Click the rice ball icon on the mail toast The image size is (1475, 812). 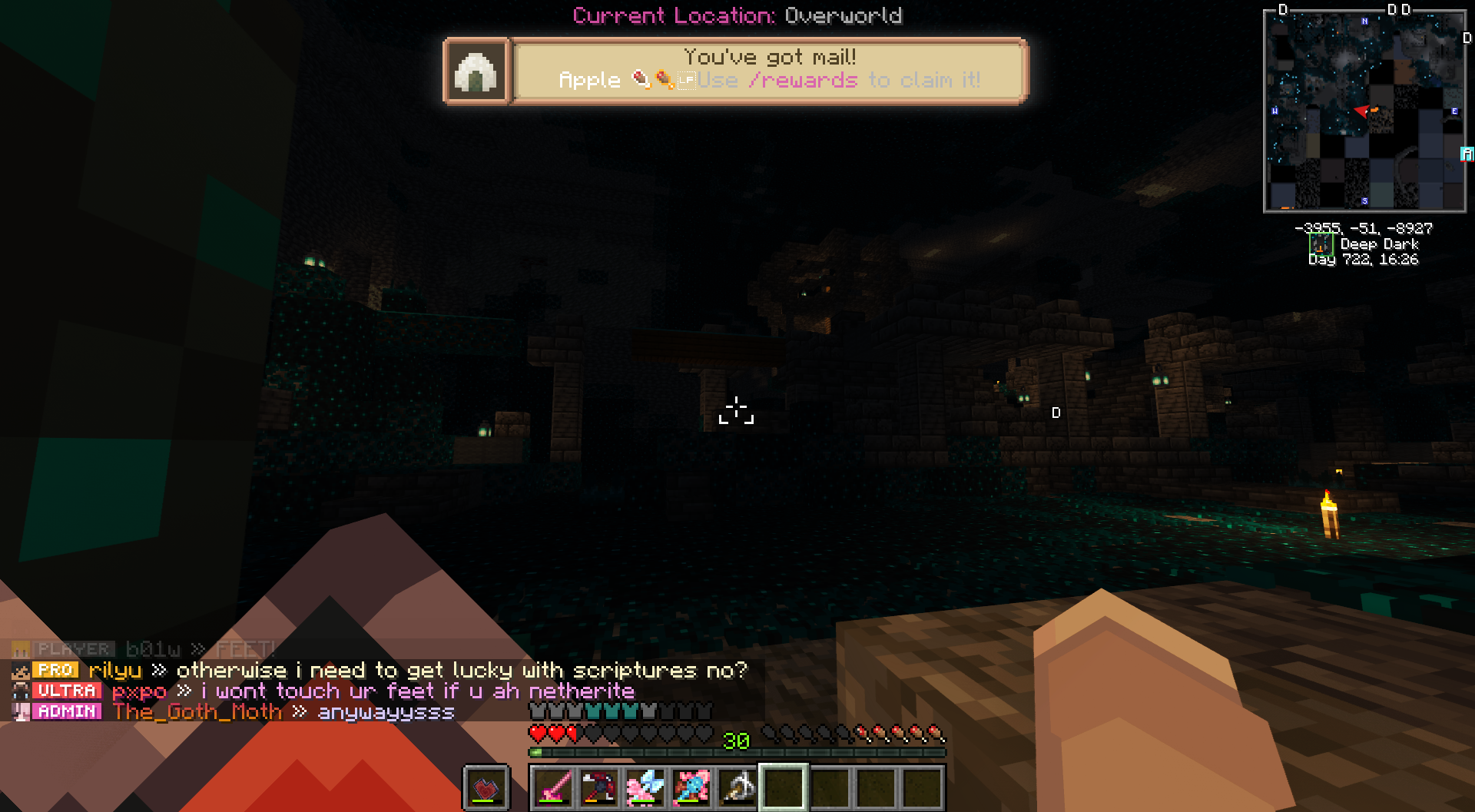pyautogui.click(x=476, y=71)
